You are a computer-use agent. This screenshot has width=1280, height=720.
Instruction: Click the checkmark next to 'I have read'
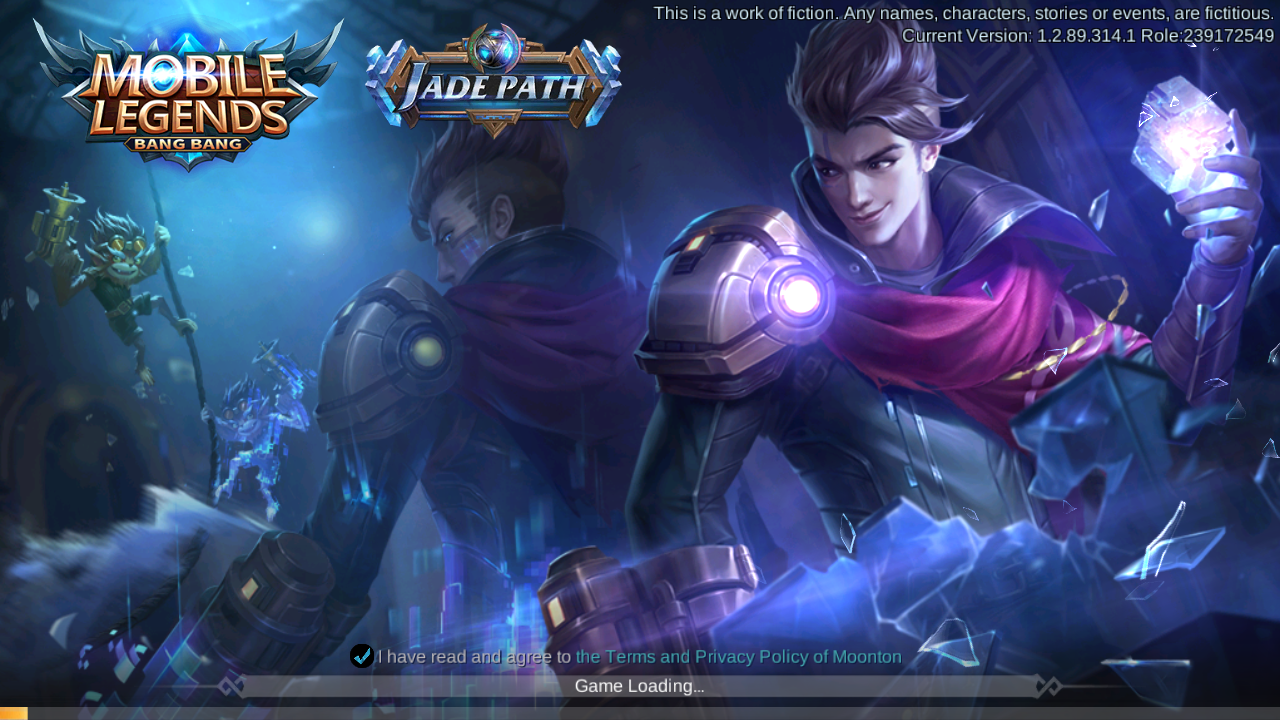click(362, 656)
